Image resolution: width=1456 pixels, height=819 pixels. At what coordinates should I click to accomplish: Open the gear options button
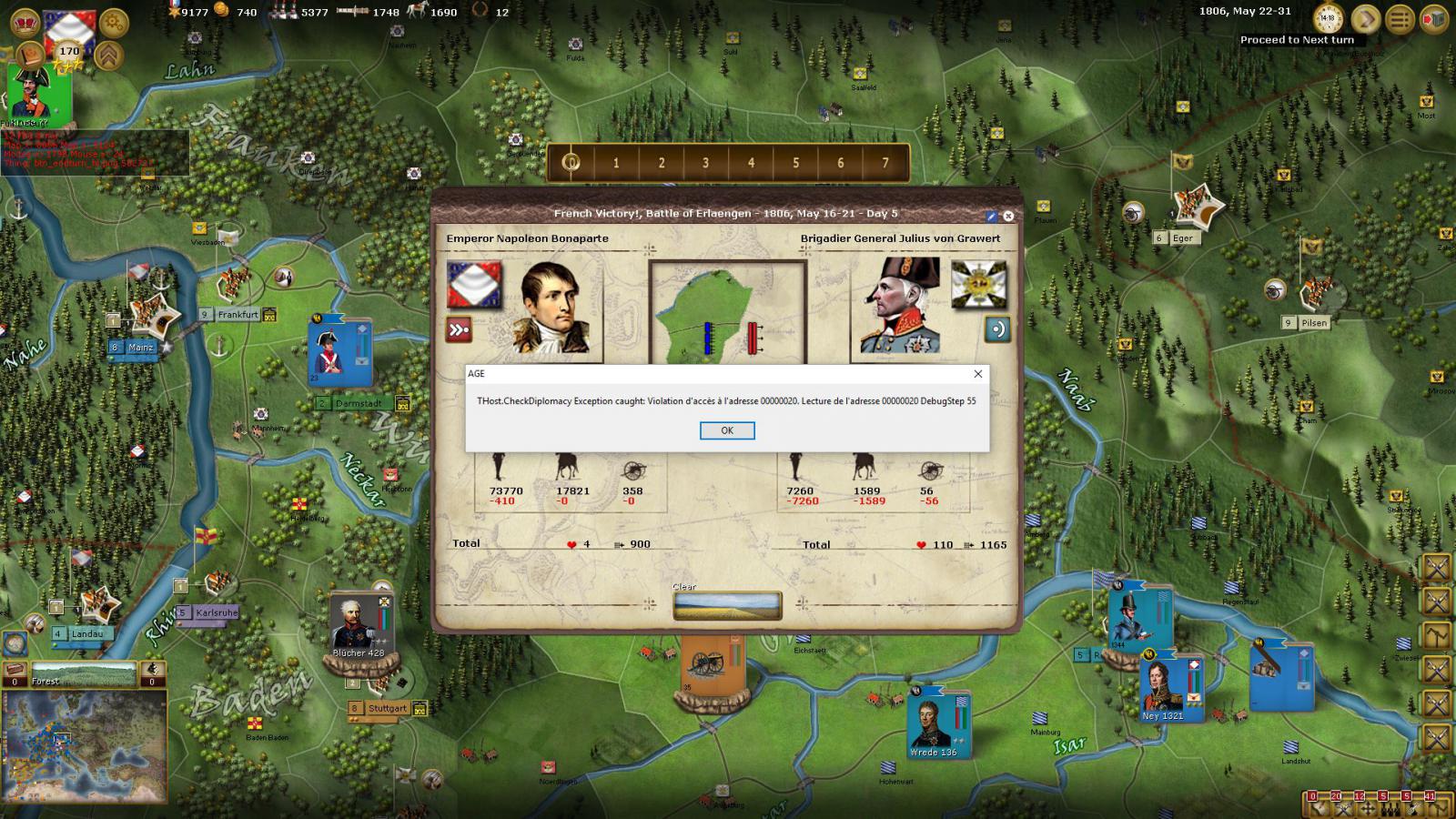click(114, 20)
